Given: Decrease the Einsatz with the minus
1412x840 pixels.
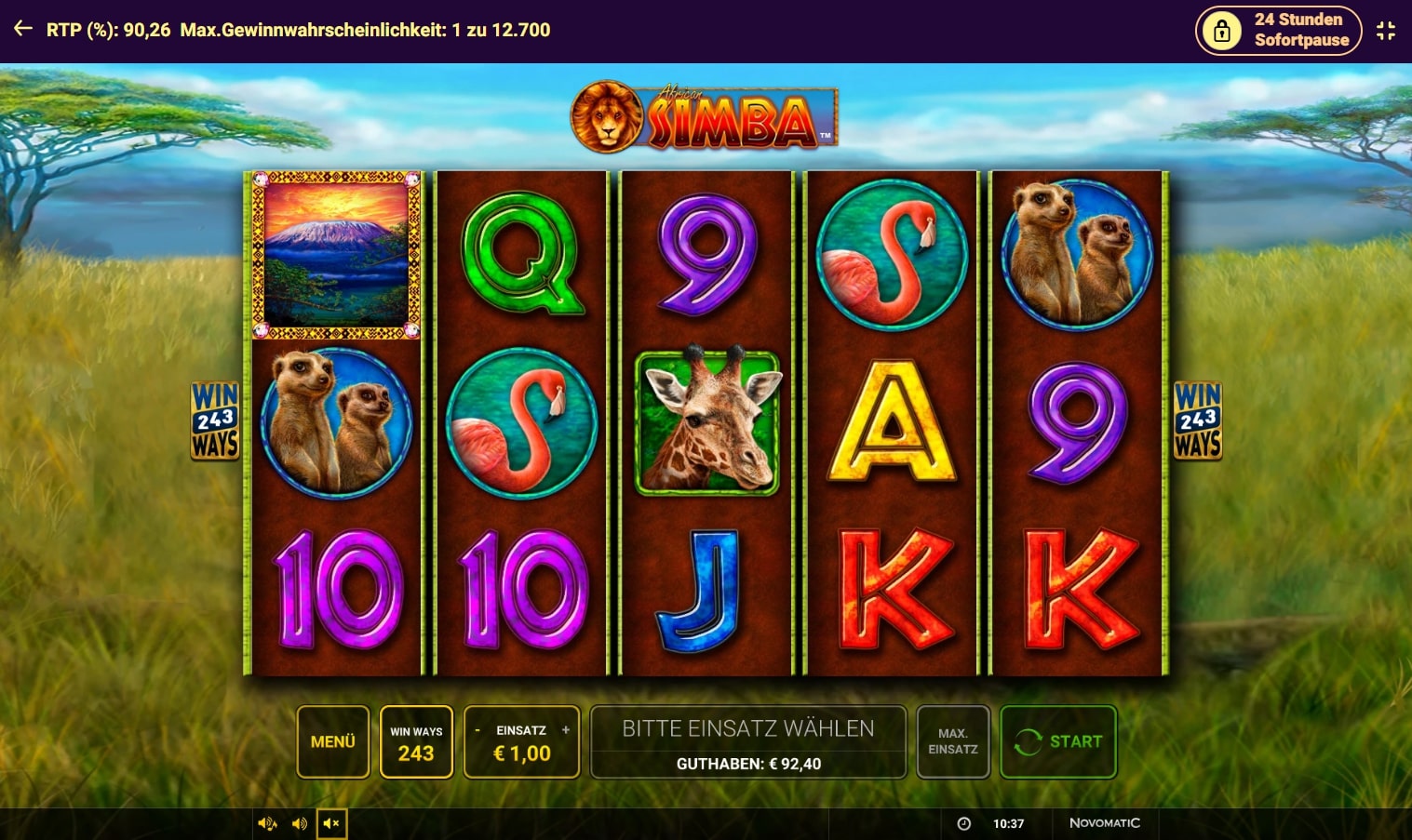Looking at the screenshot, I should (477, 730).
